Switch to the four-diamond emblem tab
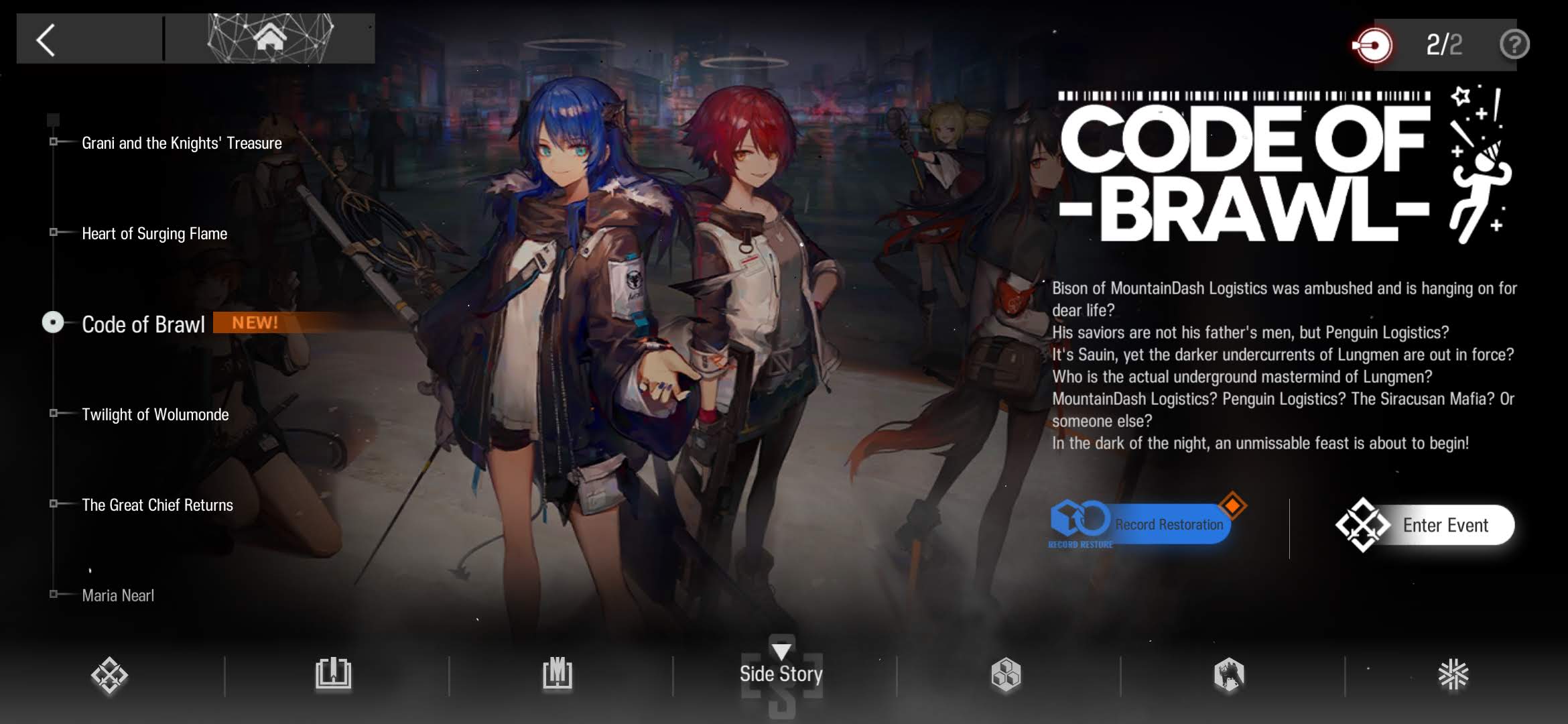This screenshot has width=1568, height=724. click(x=109, y=674)
